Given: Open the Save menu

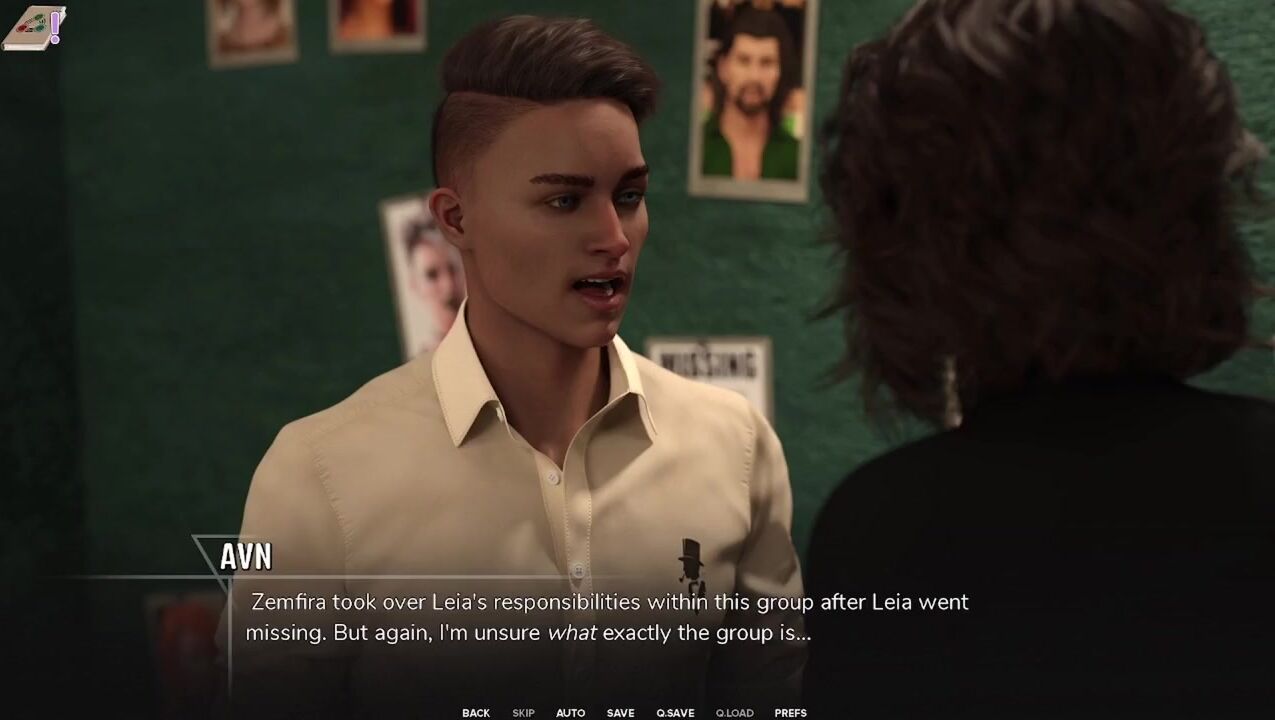Looking at the screenshot, I should pyautogui.click(x=620, y=713).
